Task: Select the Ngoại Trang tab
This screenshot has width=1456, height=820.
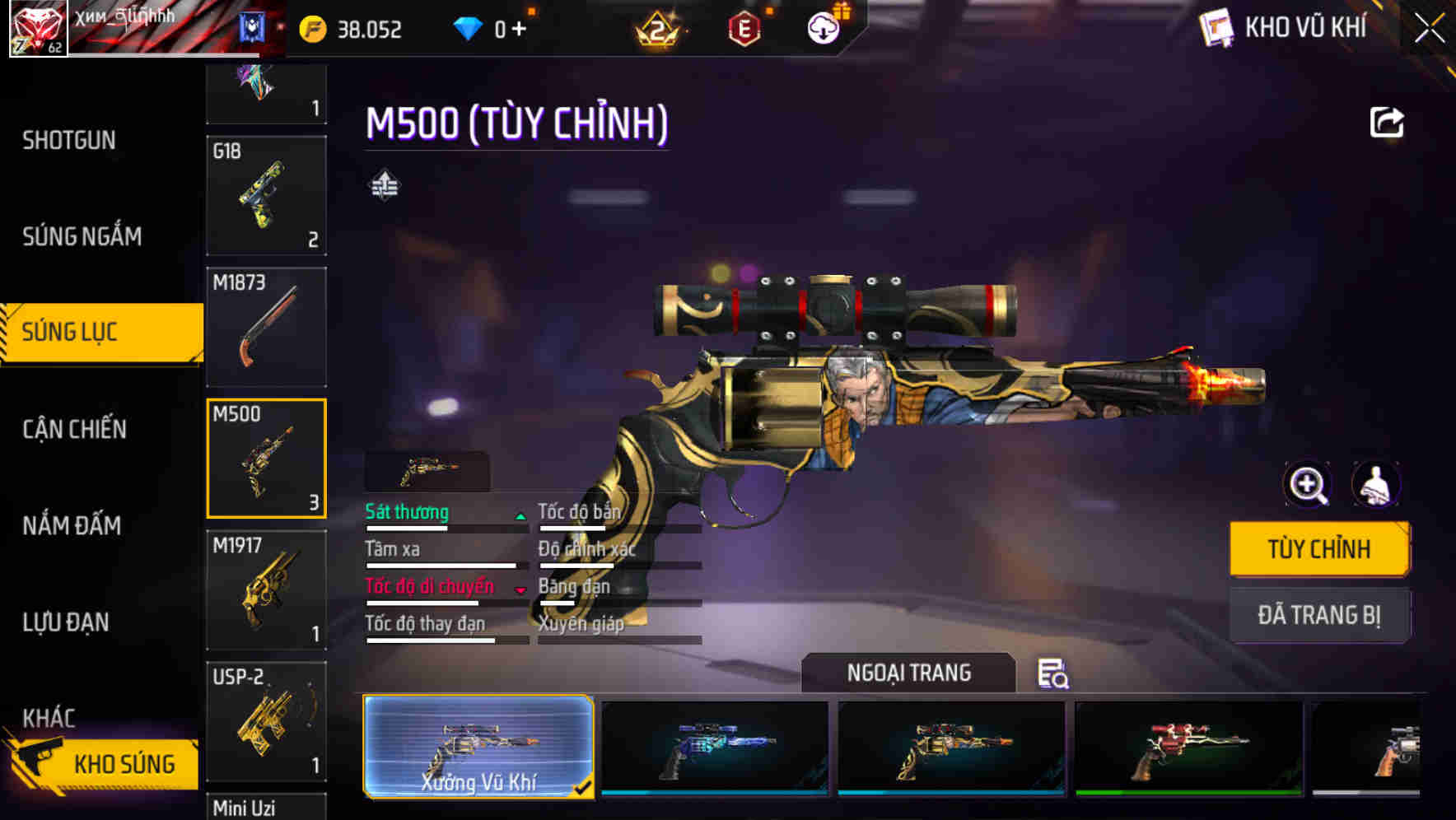Action: click(x=909, y=673)
